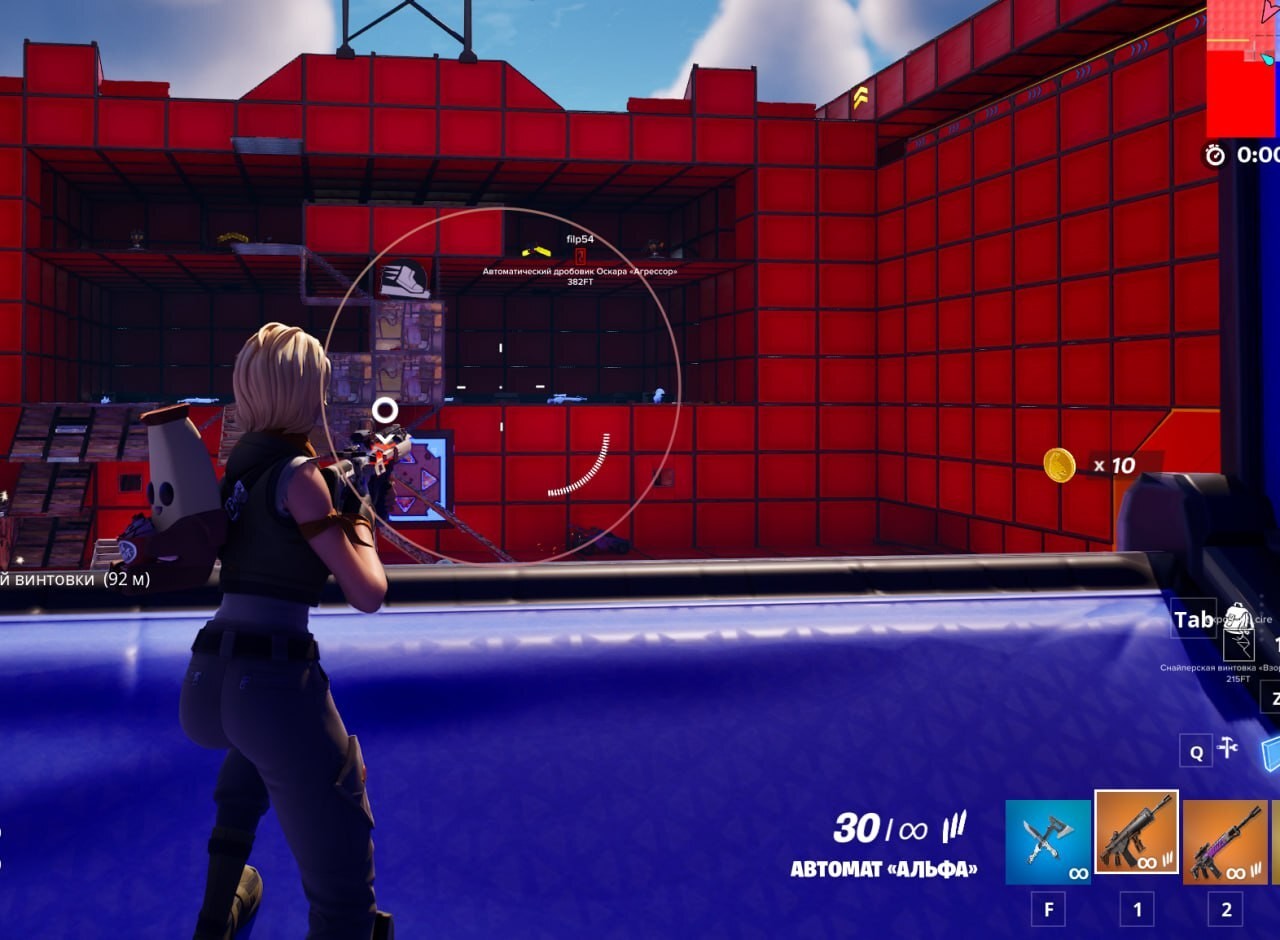Click the Q key prompt box
This screenshot has height=940, width=1280.
1197,752
